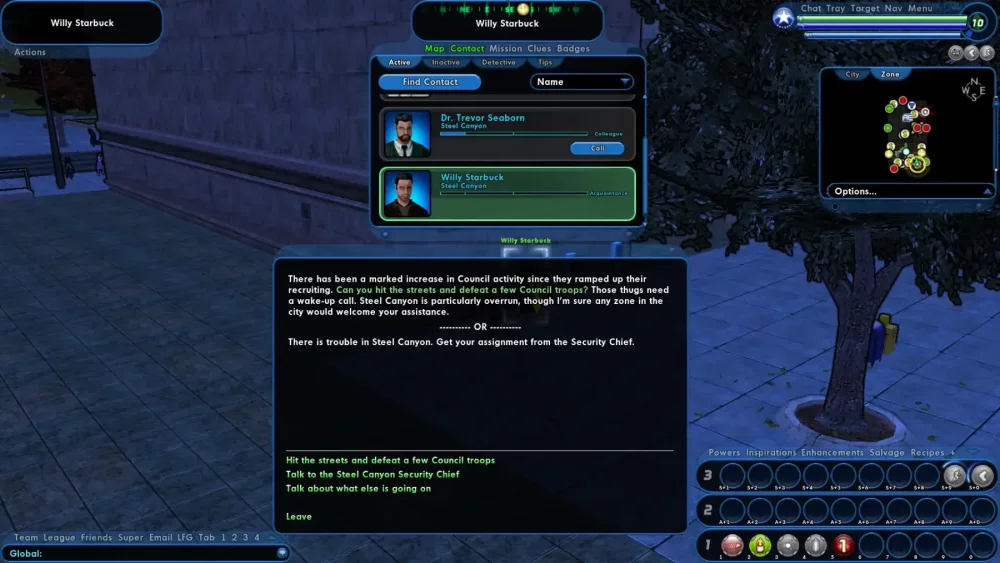Switch to the Clues tab
Viewport: 1000px width, 563px height.
(x=539, y=49)
